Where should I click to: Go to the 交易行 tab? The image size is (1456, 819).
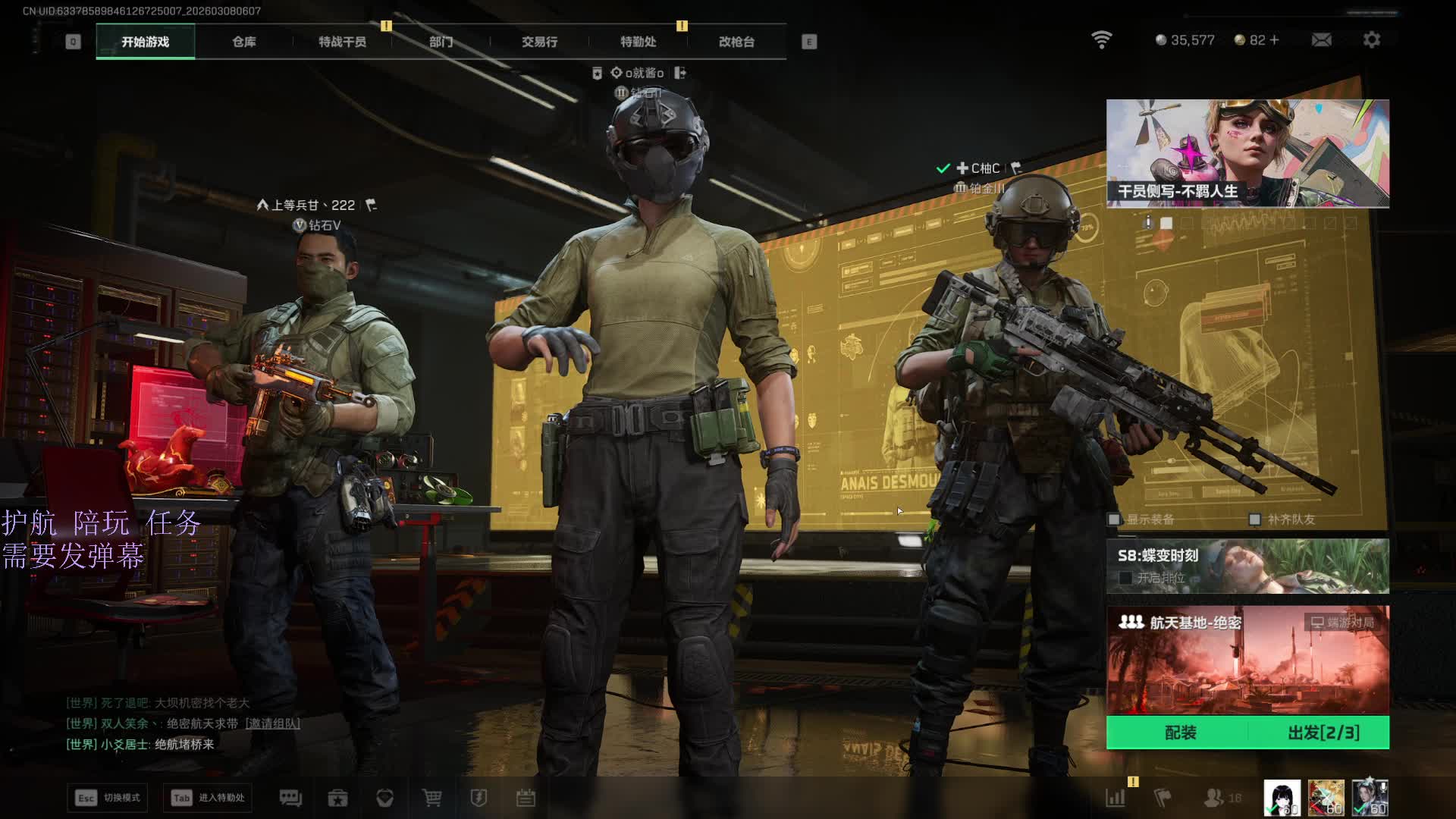tap(539, 42)
